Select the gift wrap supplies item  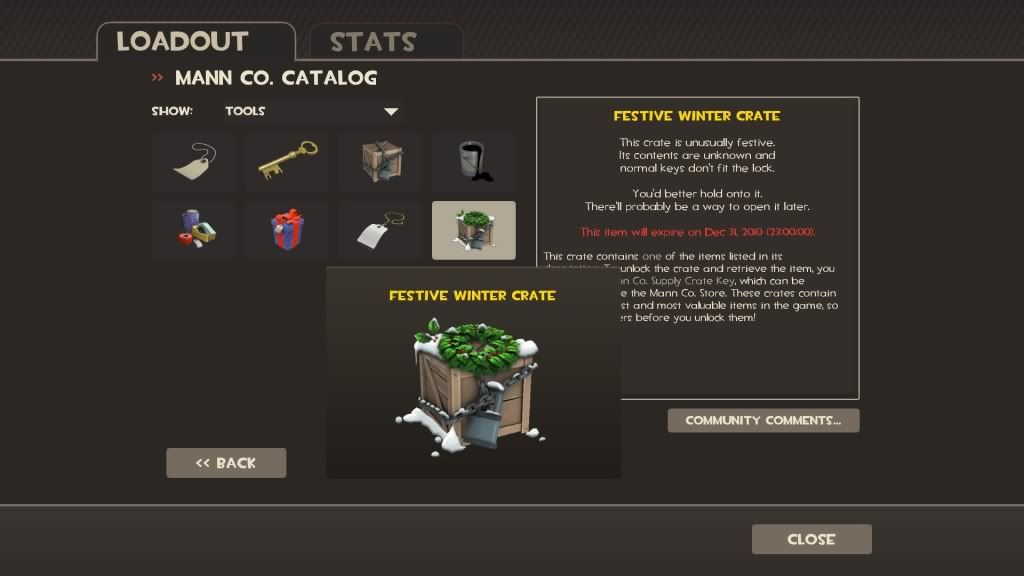click(x=193, y=231)
